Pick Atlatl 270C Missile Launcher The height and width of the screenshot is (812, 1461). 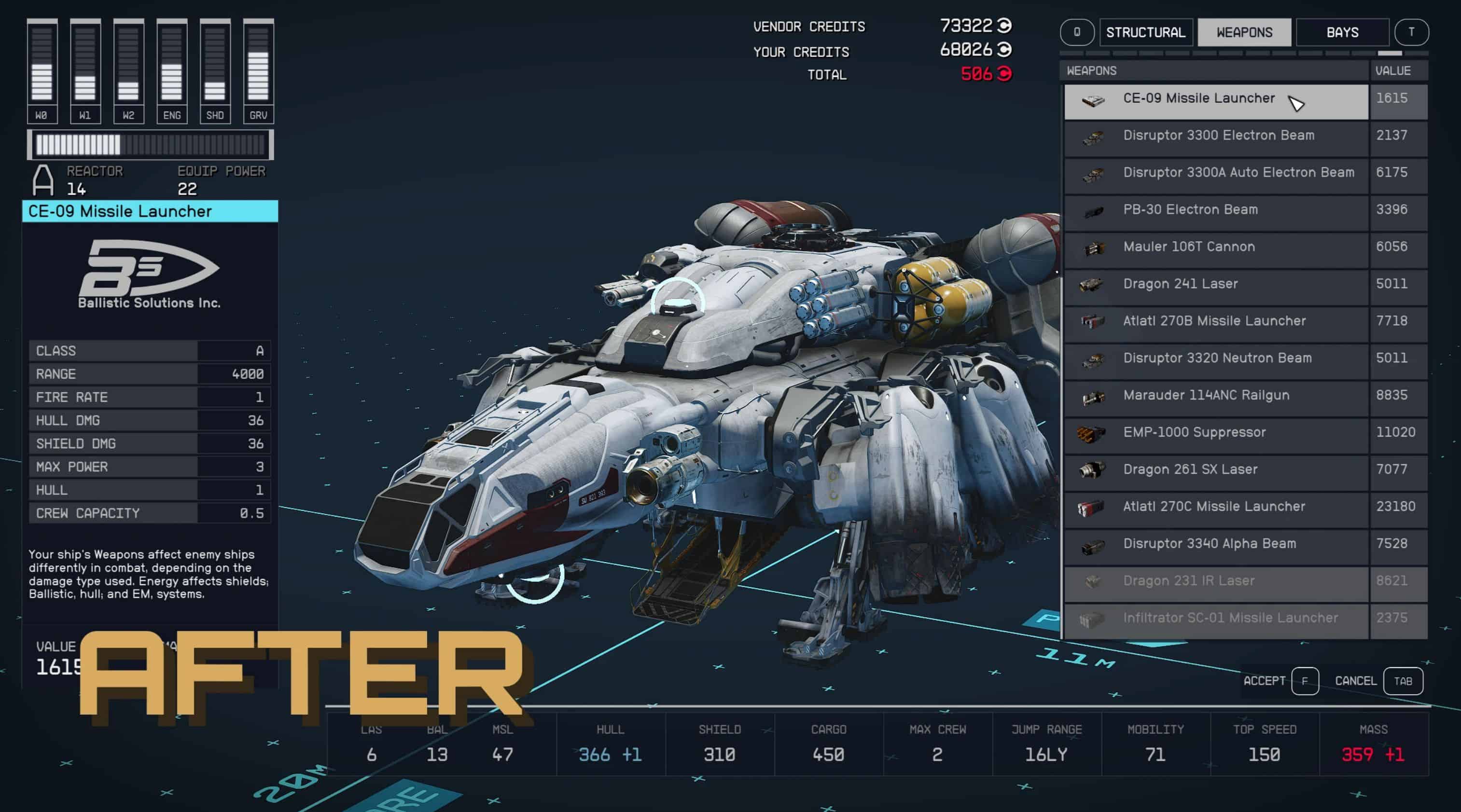coord(1214,508)
